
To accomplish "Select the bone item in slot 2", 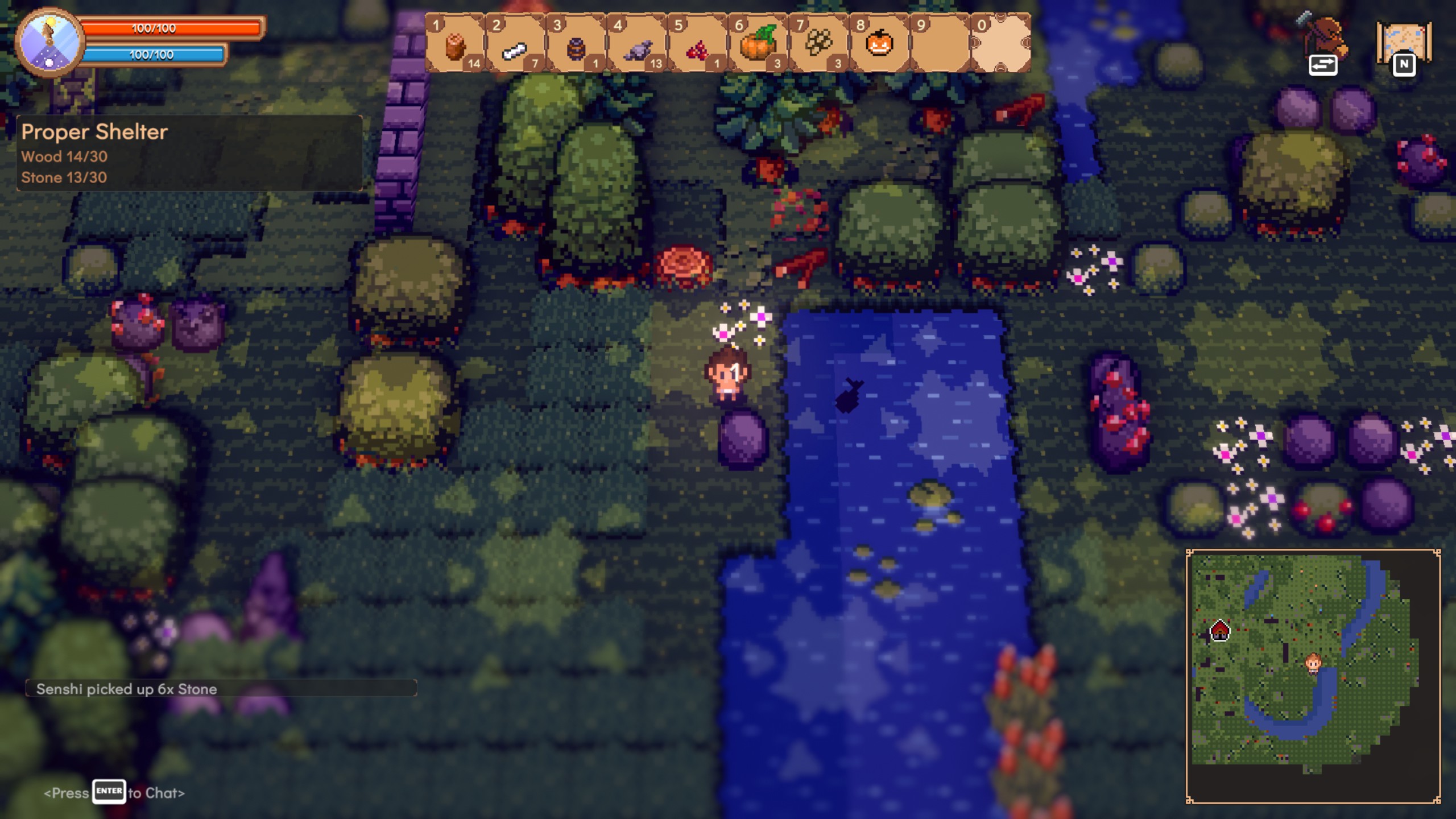I will tap(516, 43).
